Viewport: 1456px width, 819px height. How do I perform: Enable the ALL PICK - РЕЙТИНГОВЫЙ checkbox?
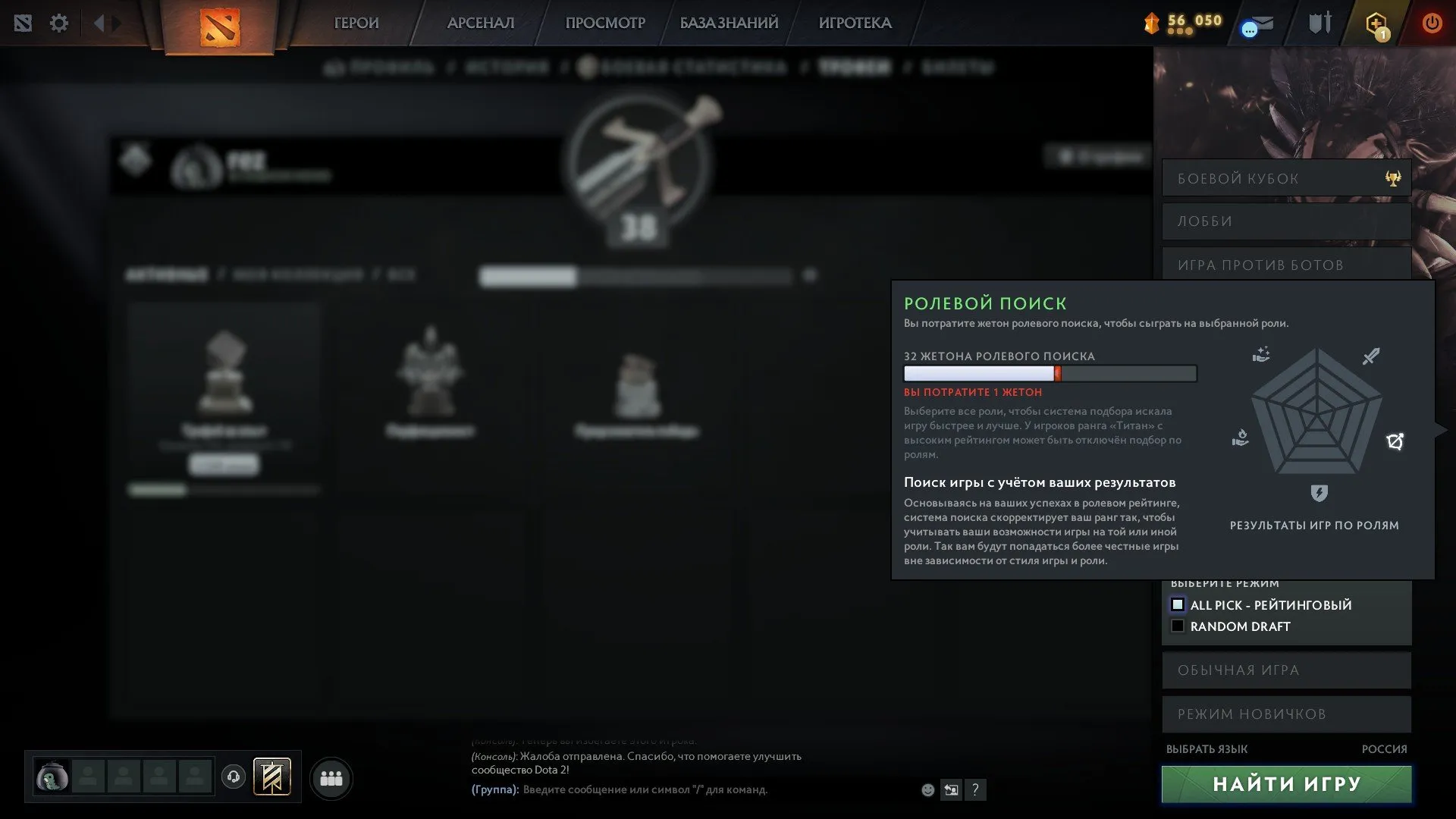pos(1178,604)
